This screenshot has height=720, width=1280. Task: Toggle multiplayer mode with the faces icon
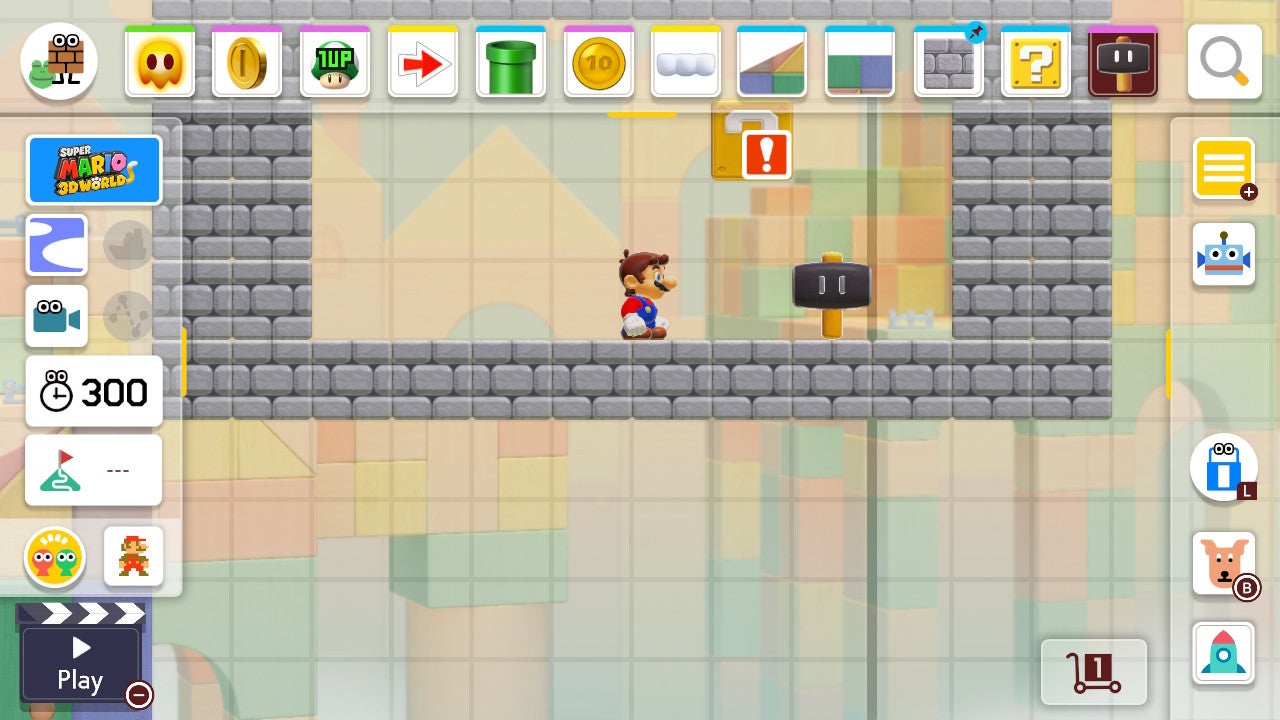(57, 557)
